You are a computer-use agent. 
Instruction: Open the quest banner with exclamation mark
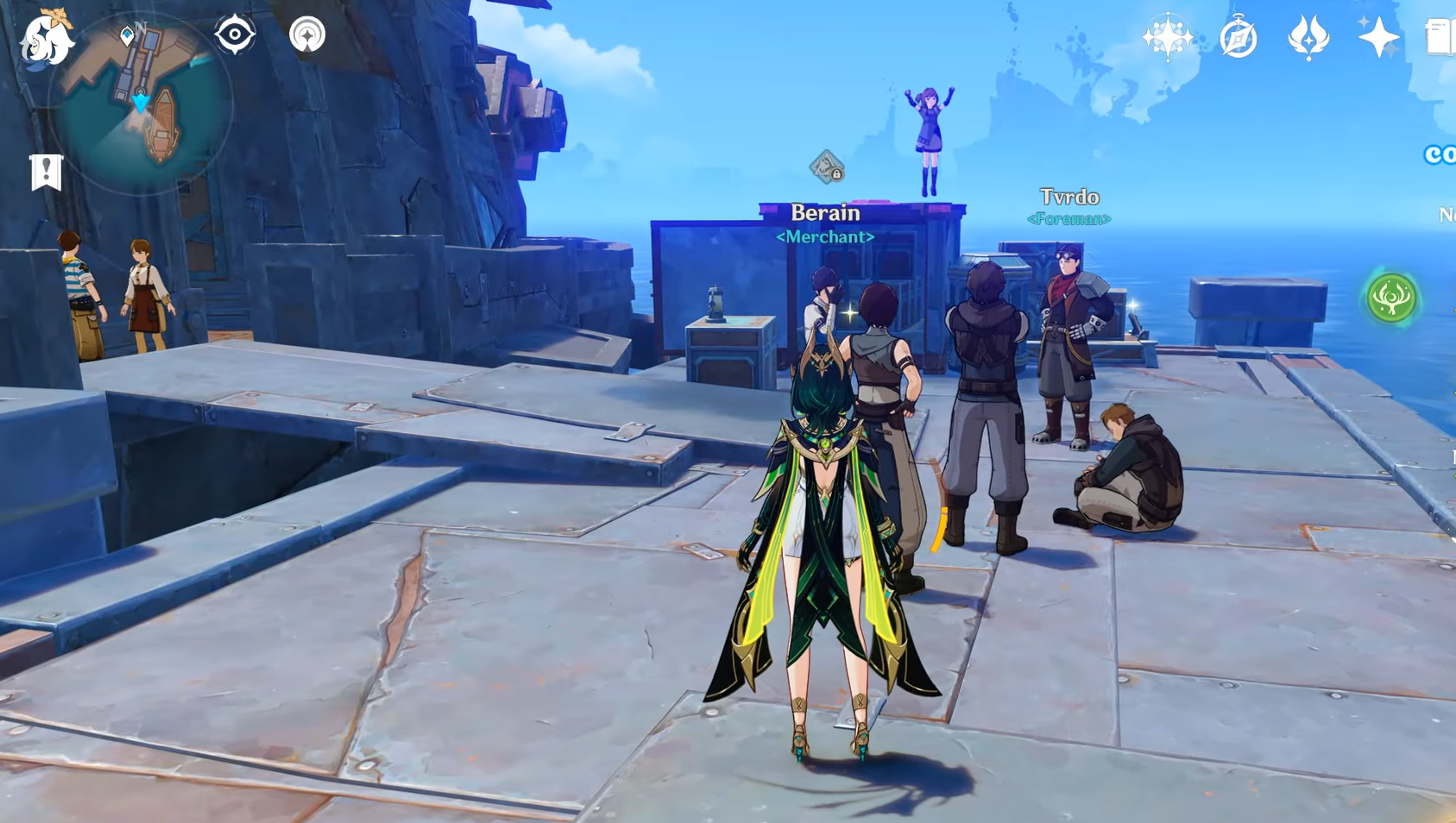pos(47,172)
